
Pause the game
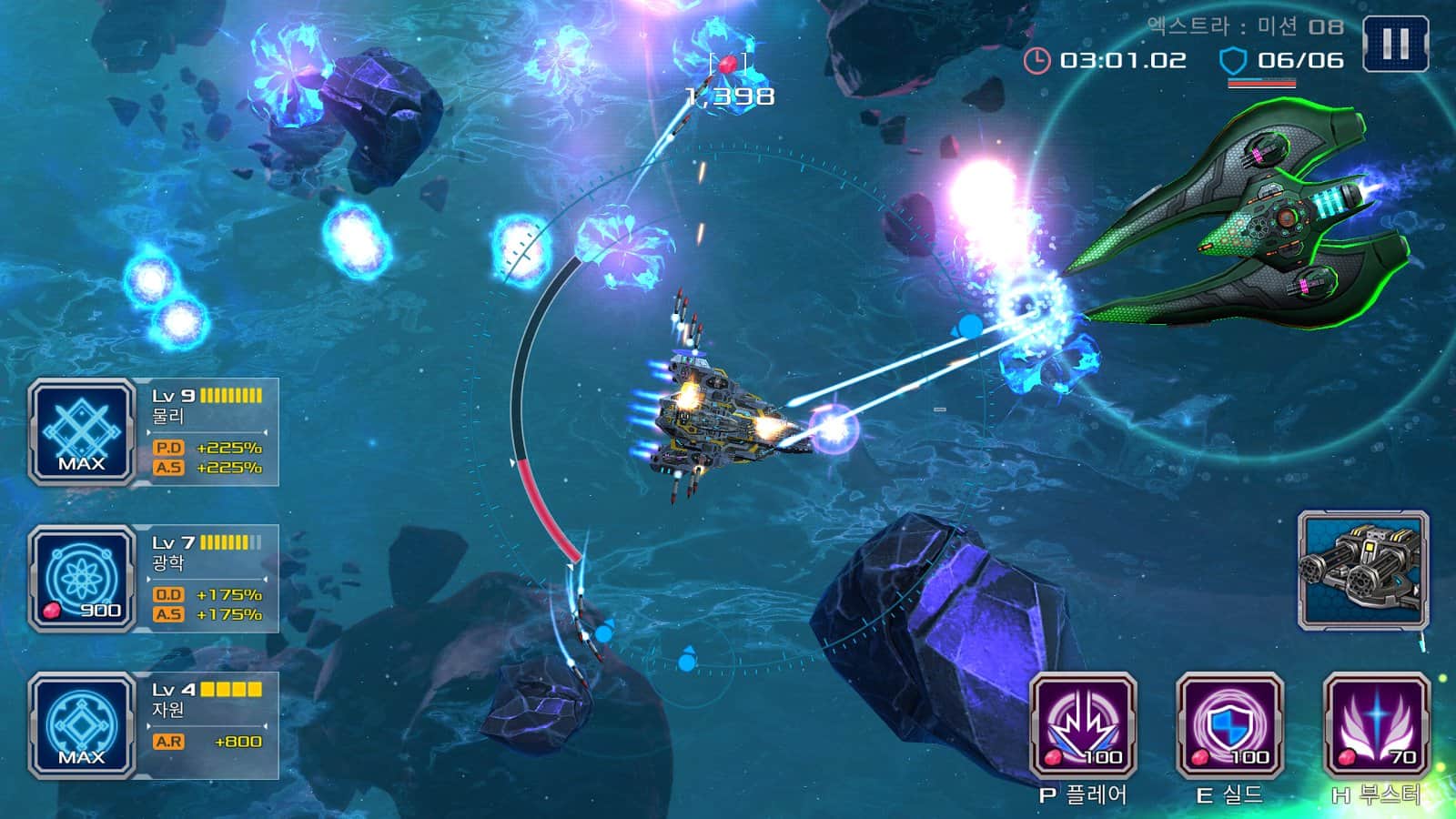point(1395,44)
